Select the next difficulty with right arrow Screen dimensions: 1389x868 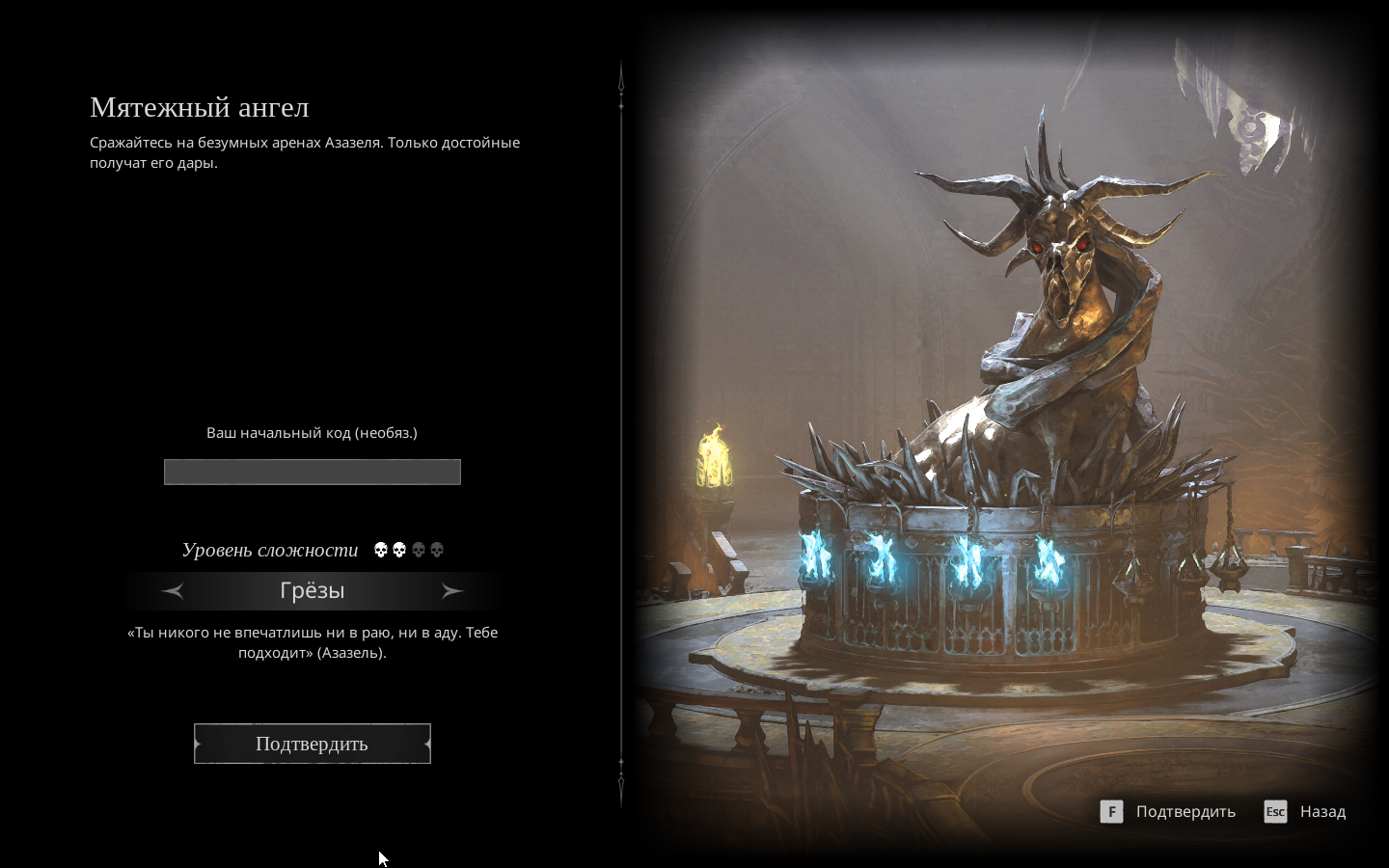[451, 591]
